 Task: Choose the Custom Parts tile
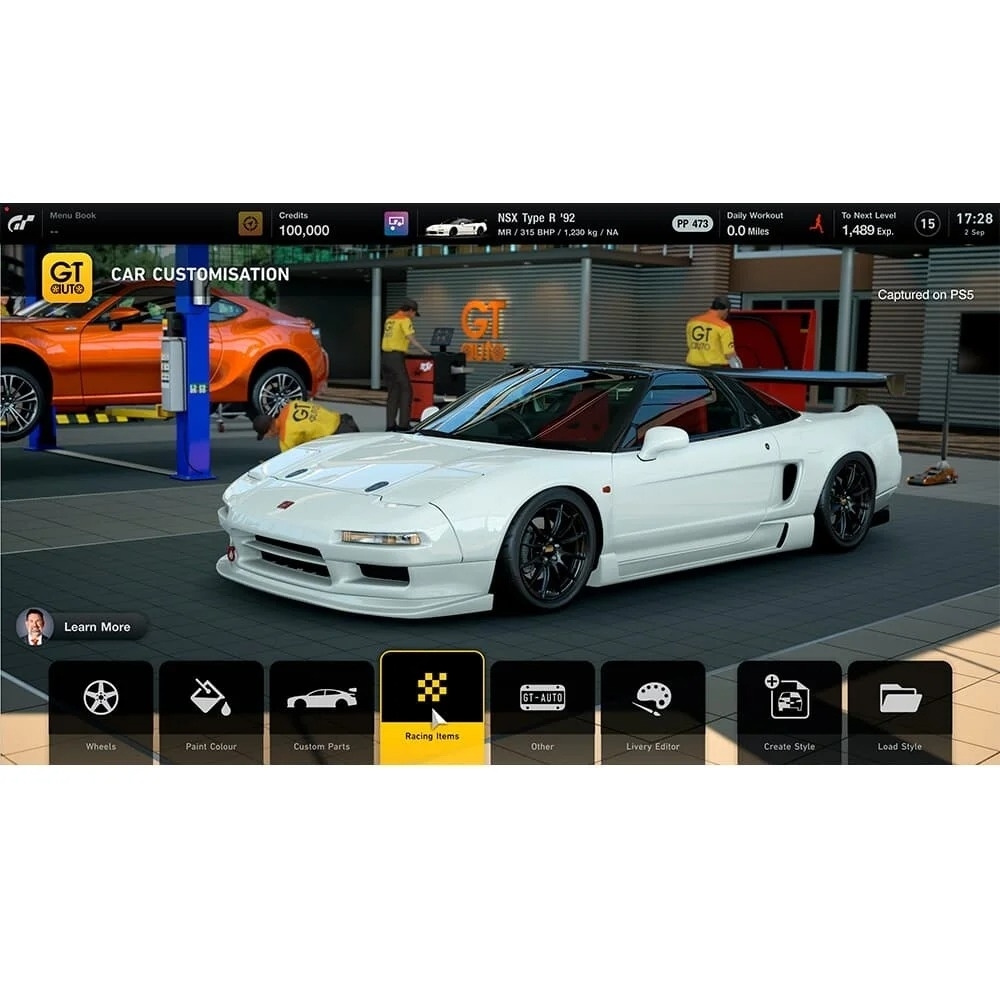(x=322, y=710)
